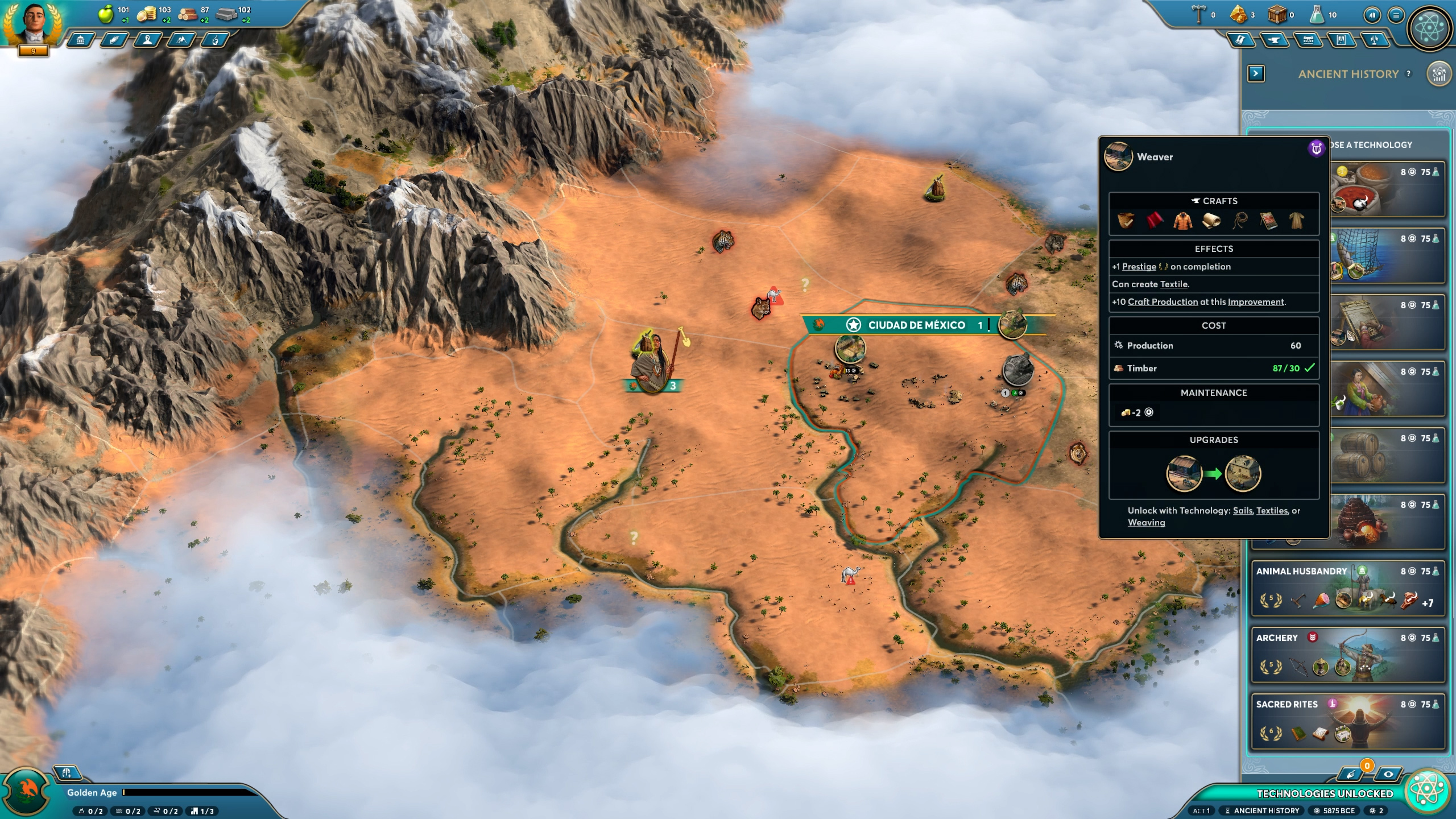Open the government panel icon
Viewport: 1456px width, 819px height.
tap(80, 40)
